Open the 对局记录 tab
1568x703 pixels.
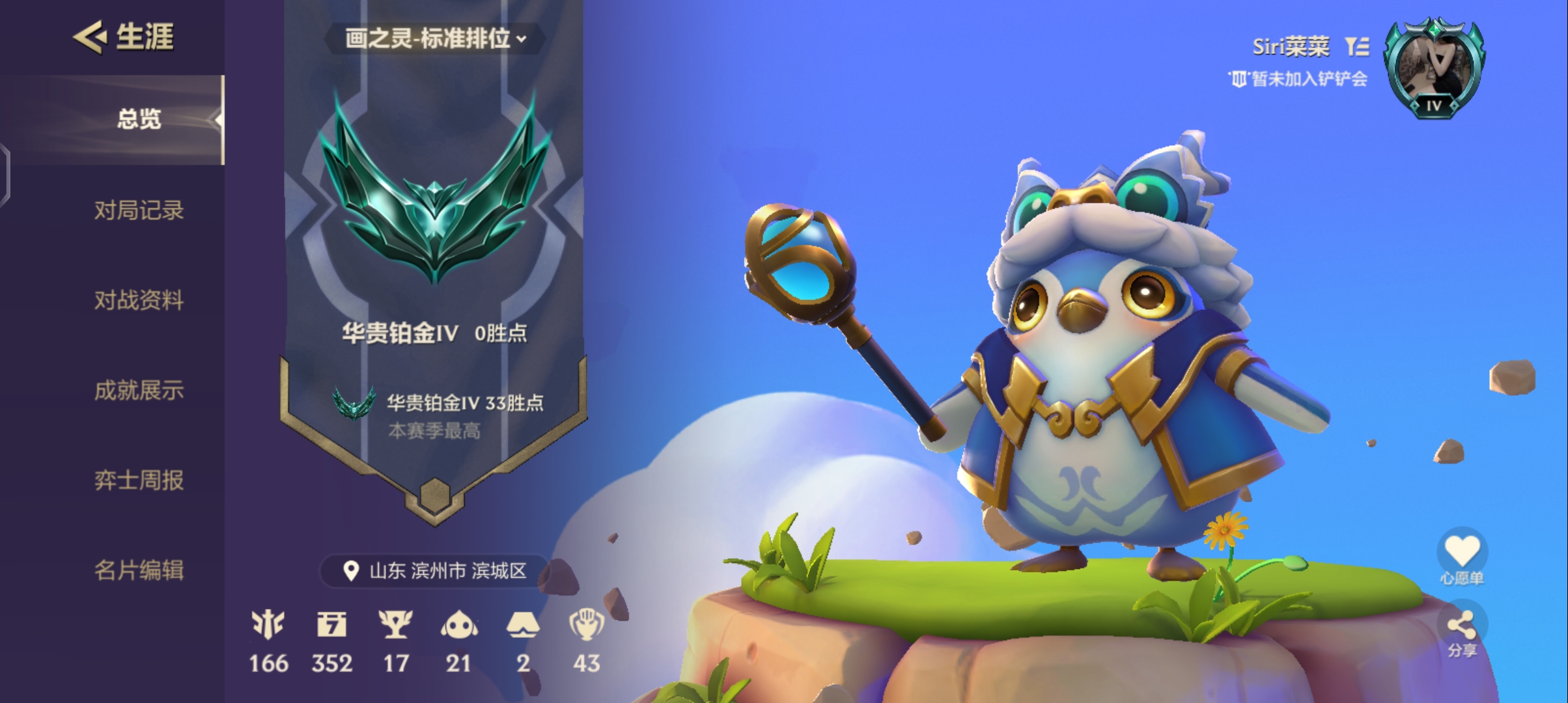[138, 210]
